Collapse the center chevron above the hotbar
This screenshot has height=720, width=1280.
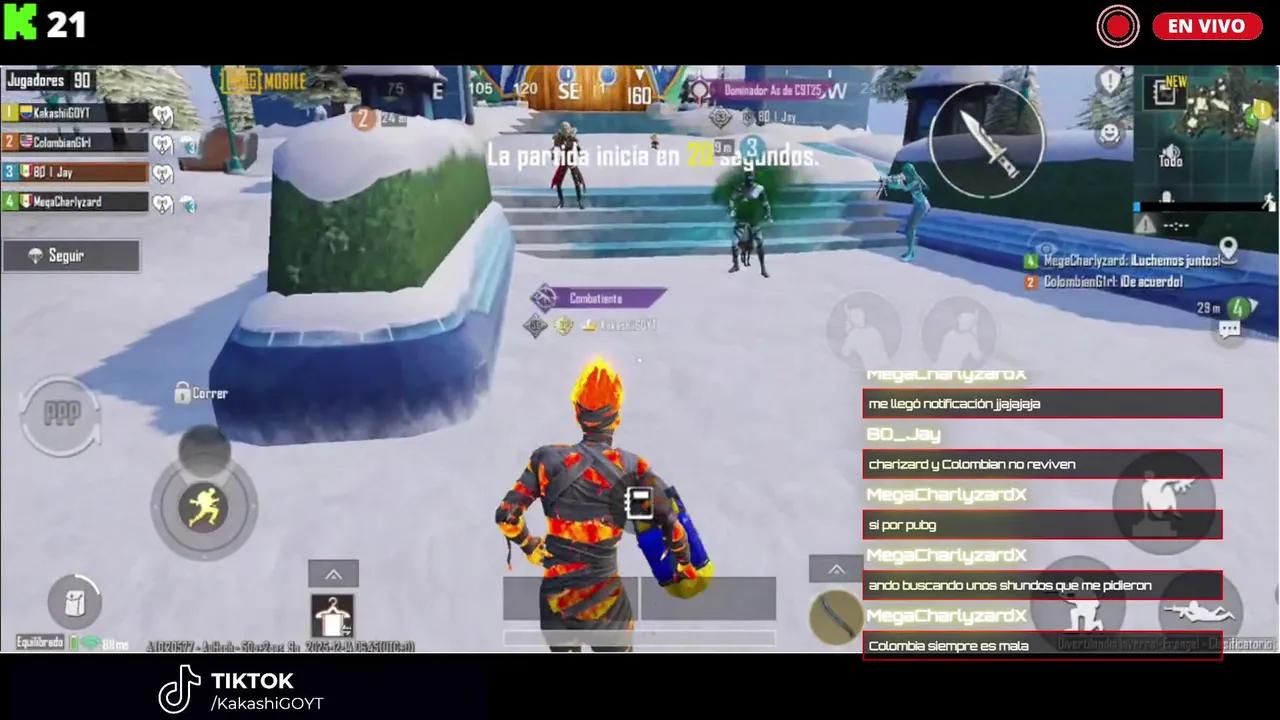pyautogui.click(x=333, y=574)
